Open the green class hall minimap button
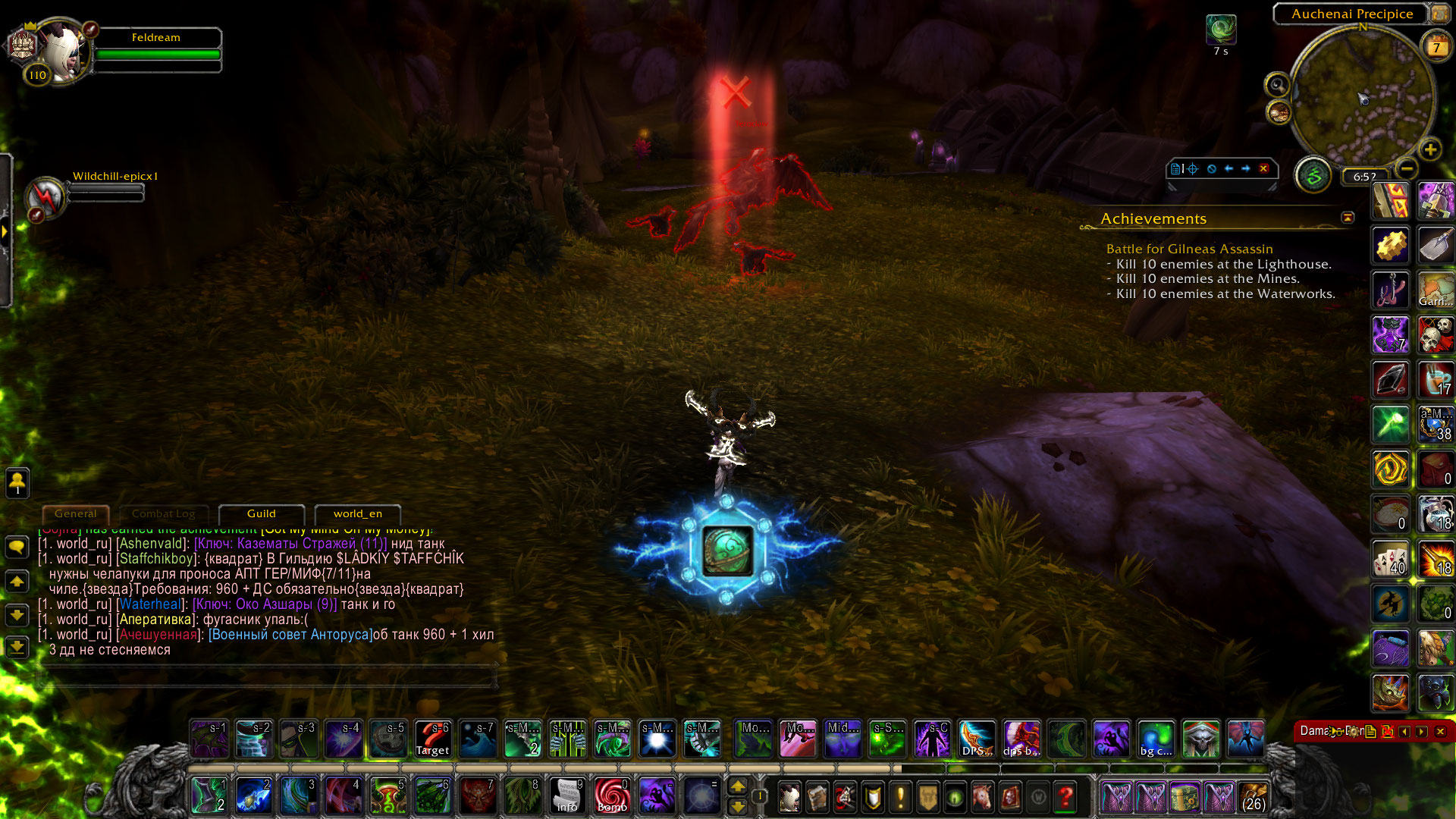This screenshot has width=1456, height=819. [x=1313, y=176]
